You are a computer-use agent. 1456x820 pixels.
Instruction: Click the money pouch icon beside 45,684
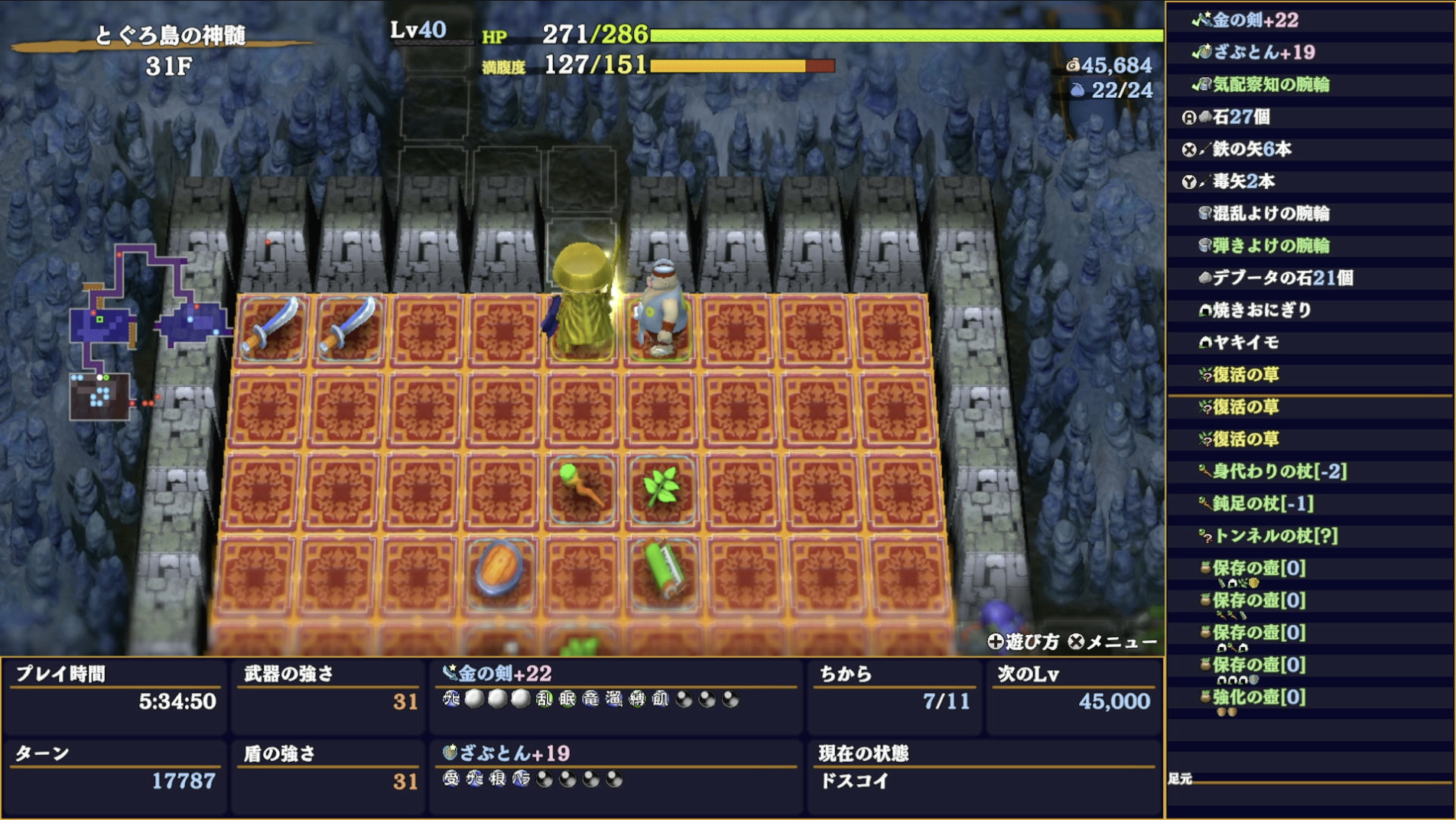point(1074,66)
